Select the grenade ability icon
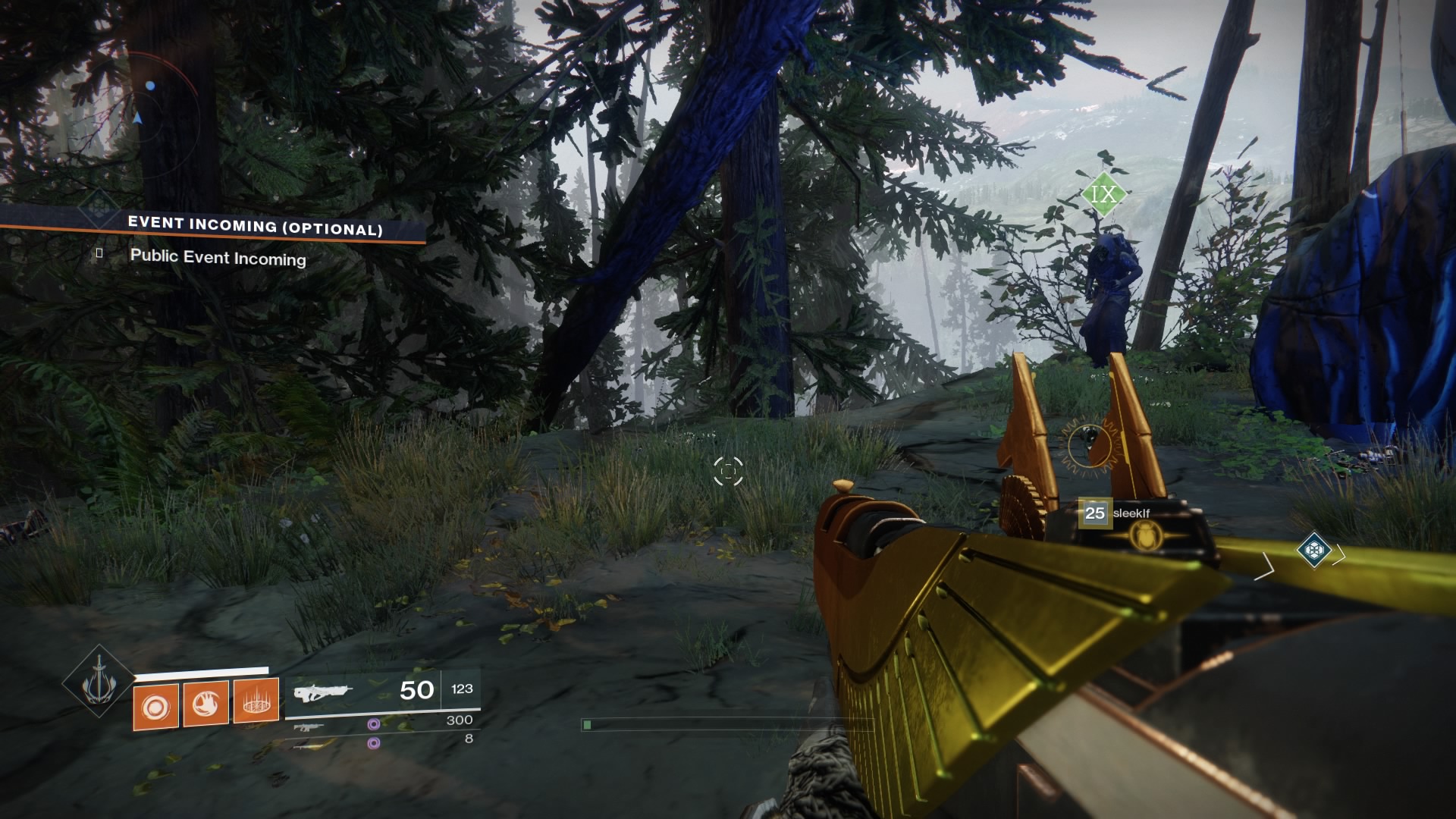 point(156,705)
